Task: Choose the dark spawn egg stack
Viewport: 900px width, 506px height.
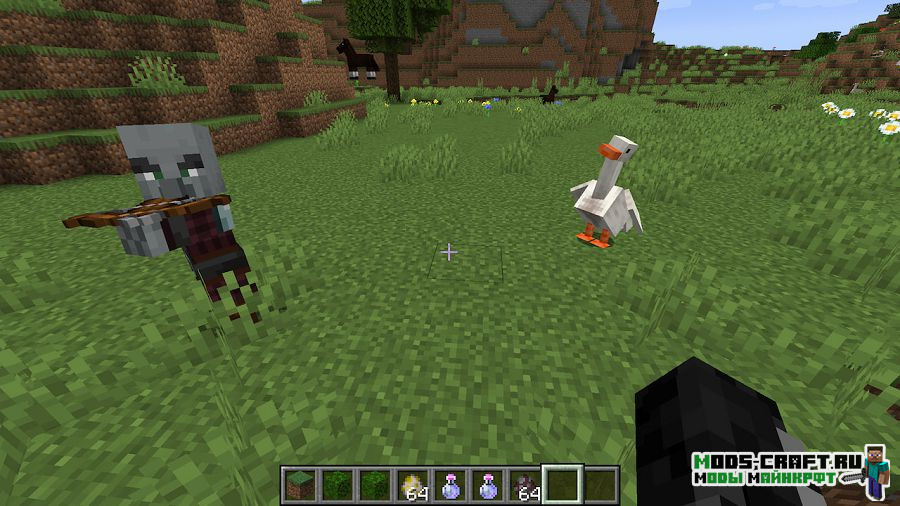Action: 523,486
